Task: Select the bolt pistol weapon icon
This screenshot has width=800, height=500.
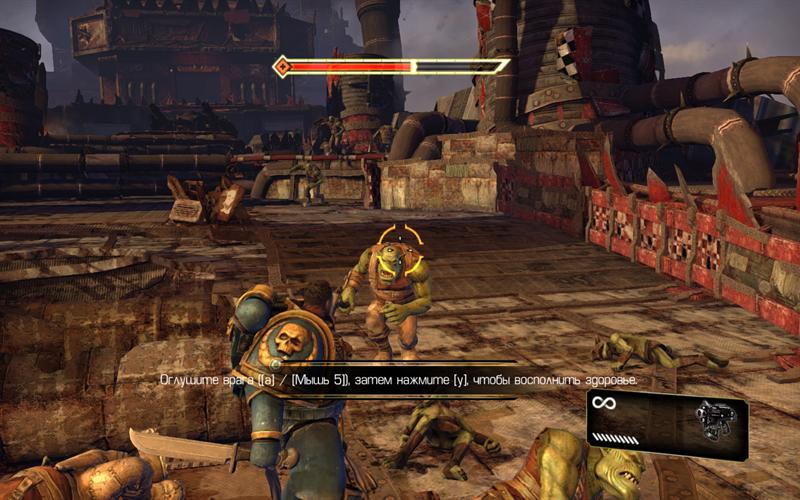Action: pyautogui.click(x=712, y=416)
